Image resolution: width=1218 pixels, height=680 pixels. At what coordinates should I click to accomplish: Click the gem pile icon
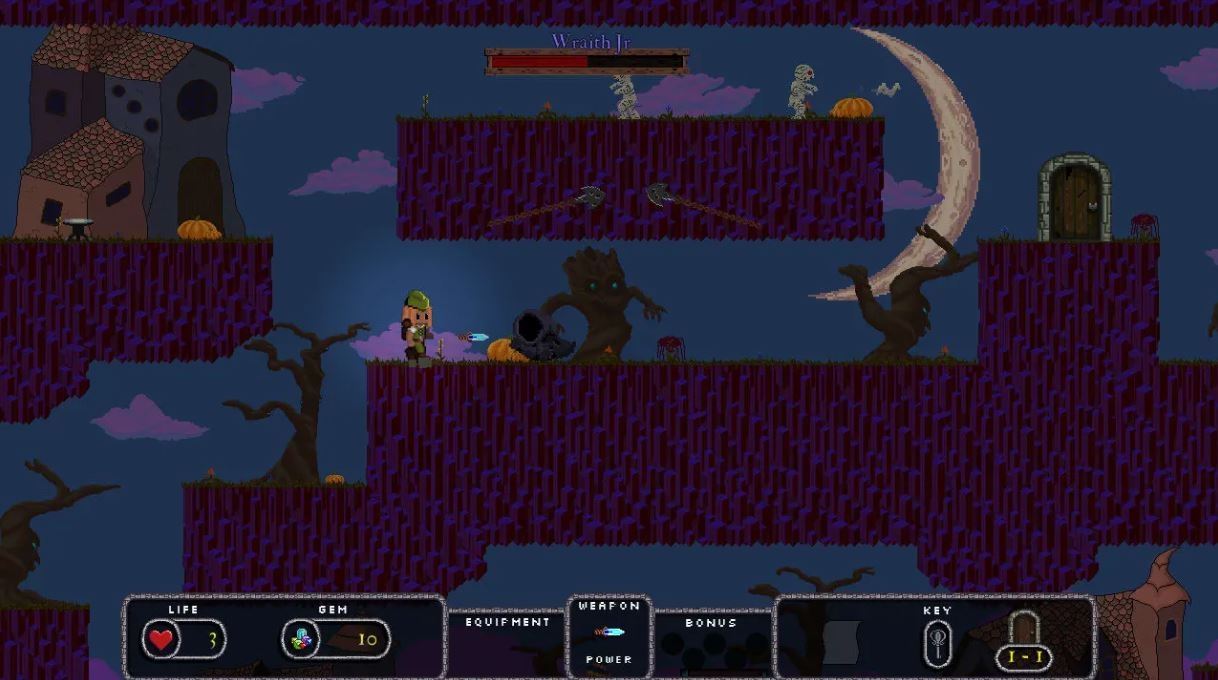click(299, 640)
